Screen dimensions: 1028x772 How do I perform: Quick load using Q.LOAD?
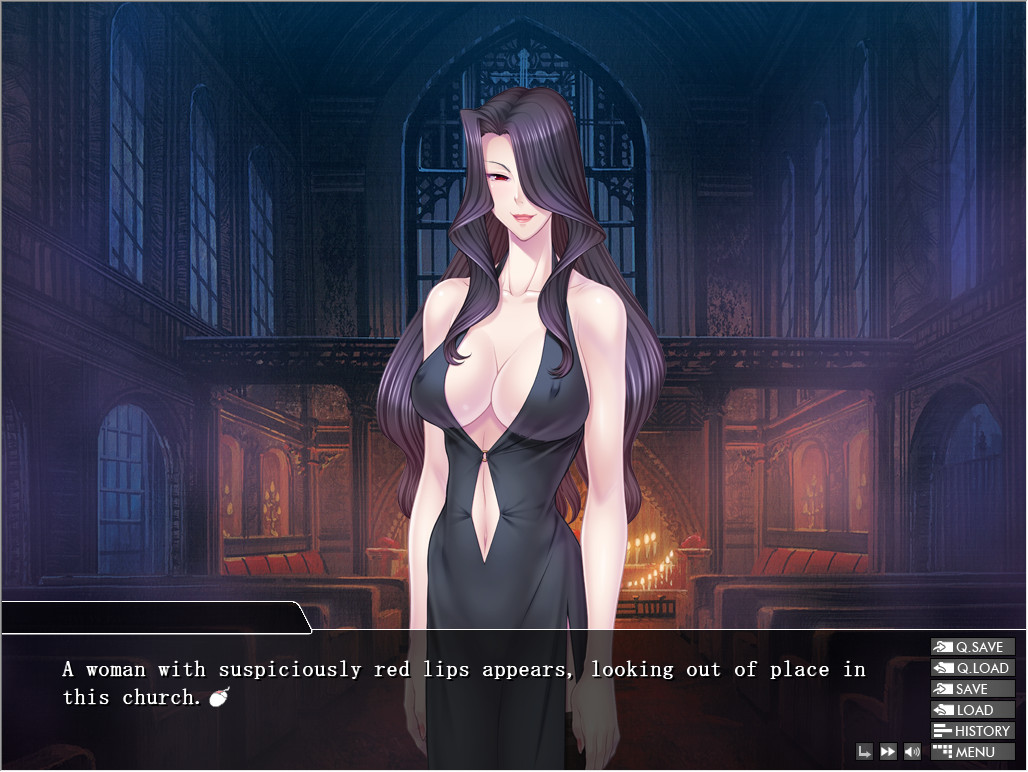[x=972, y=668]
